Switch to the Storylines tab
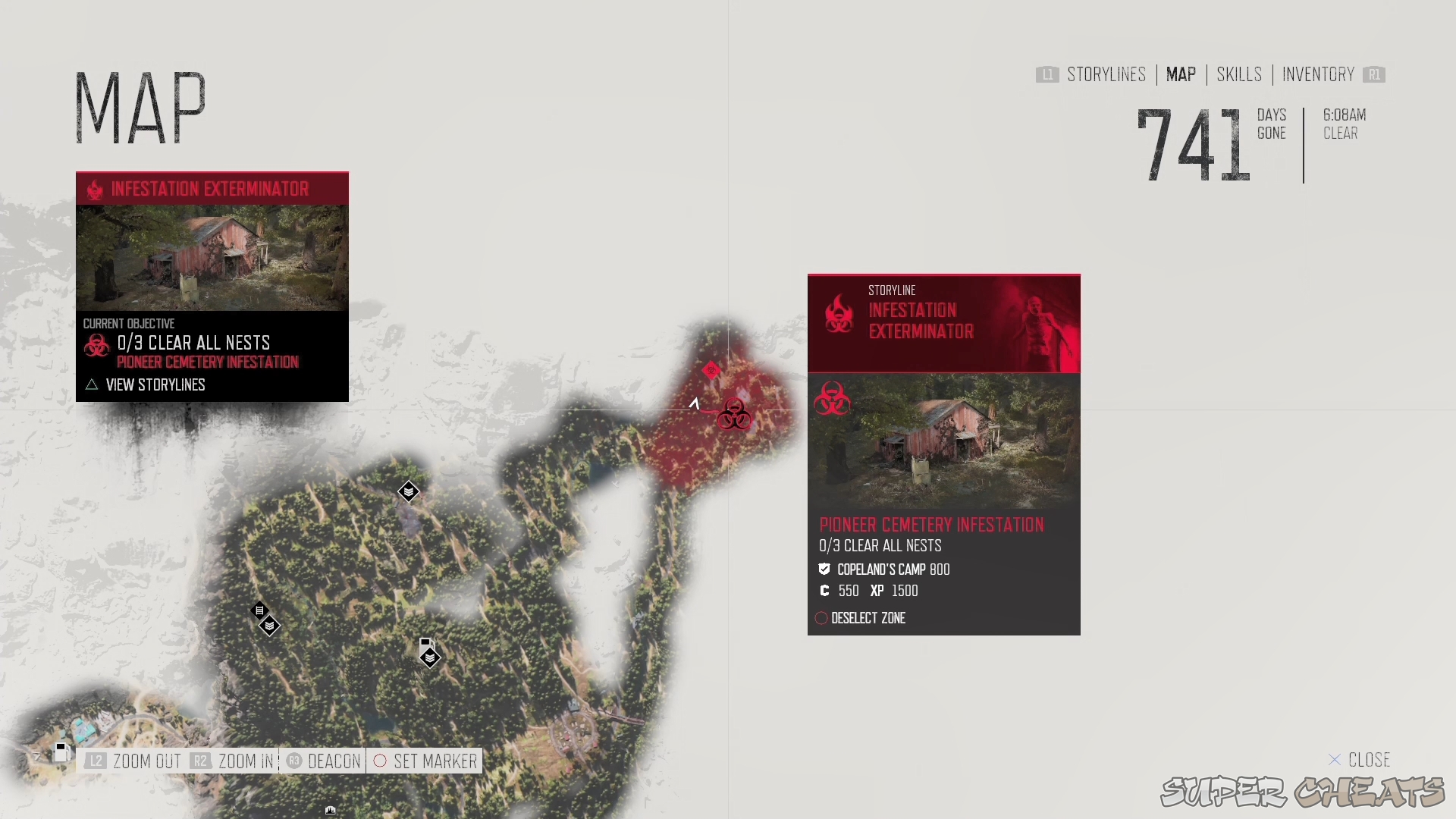 1106,74
